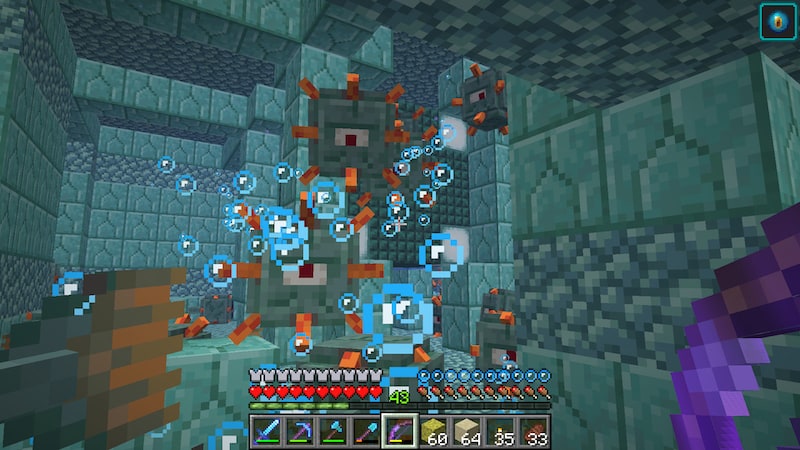Select the diamond pickaxe hotbar slot
The height and width of the screenshot is (450, 800).
tap(301, 431)
